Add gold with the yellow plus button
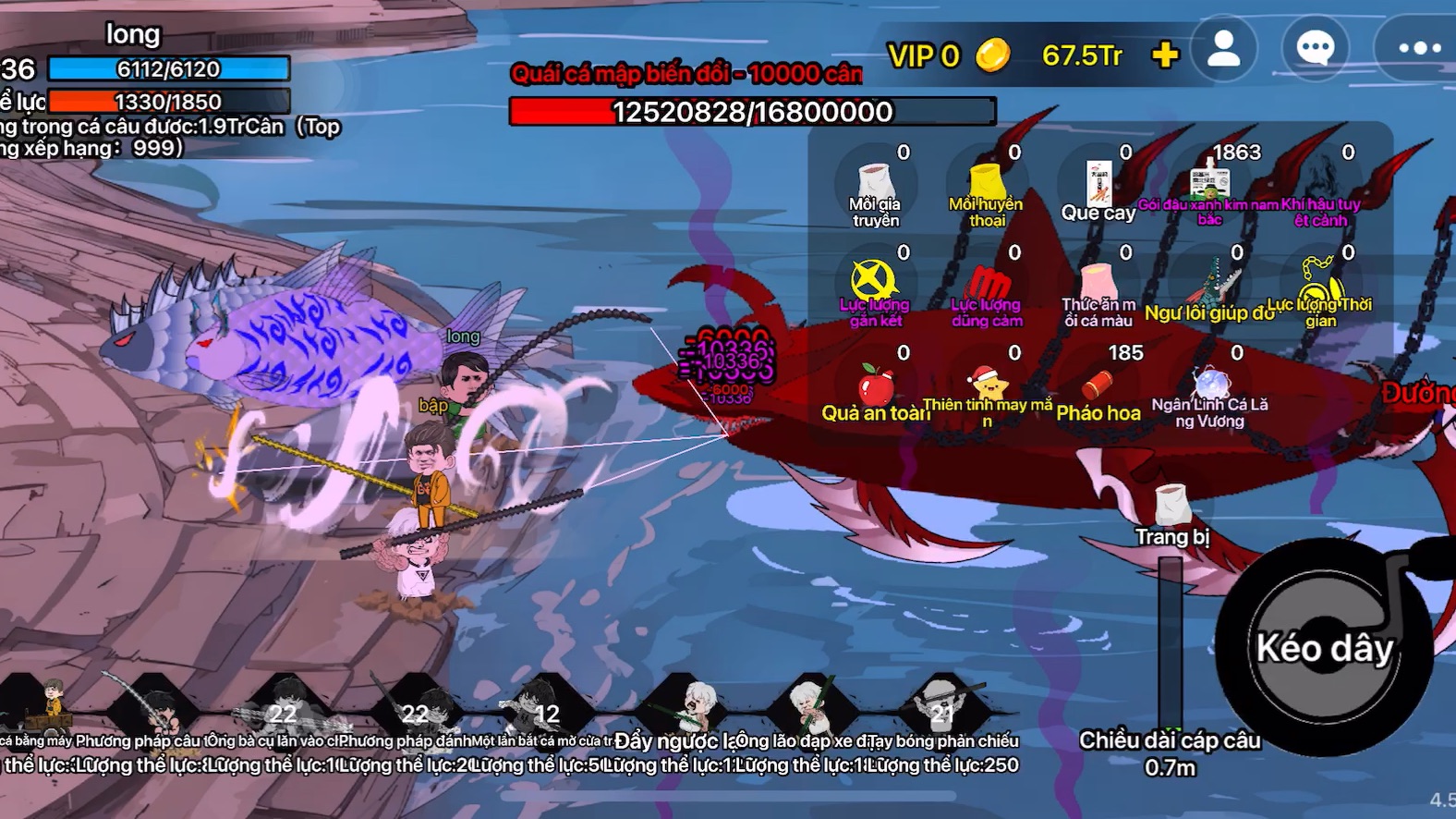This screenshot has height=819, width=1456. pos(1165,55)
